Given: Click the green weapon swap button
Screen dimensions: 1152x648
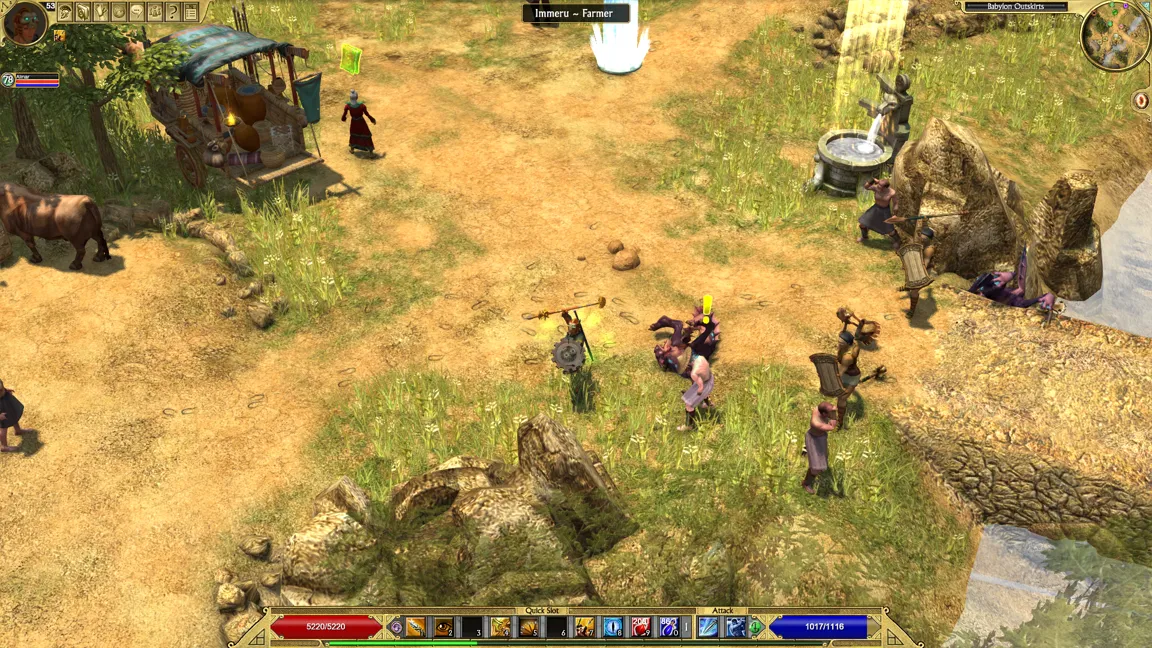Looking at the screenshot, I should point(757,627).
